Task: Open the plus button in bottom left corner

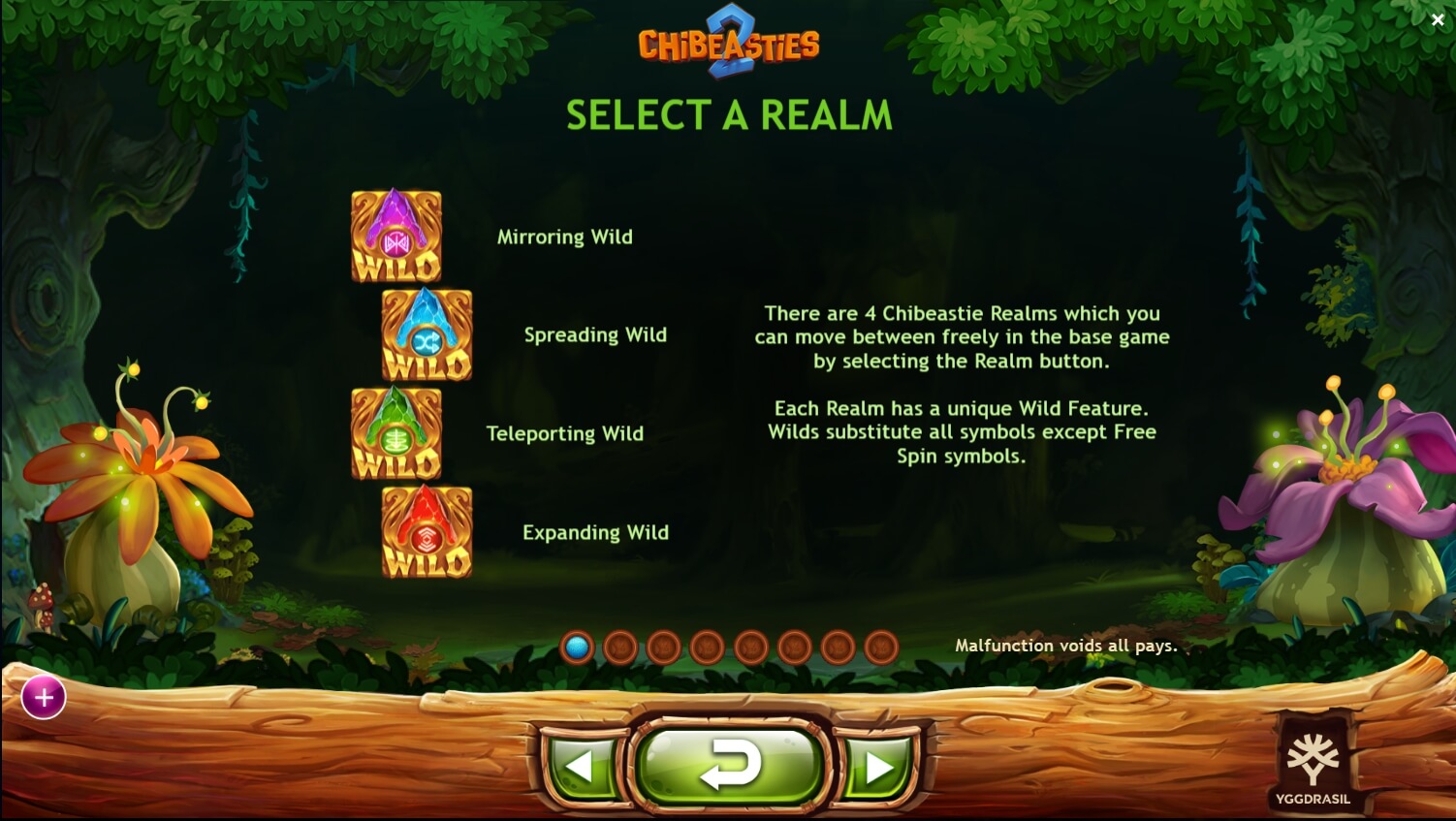Action: coord(43,697)
